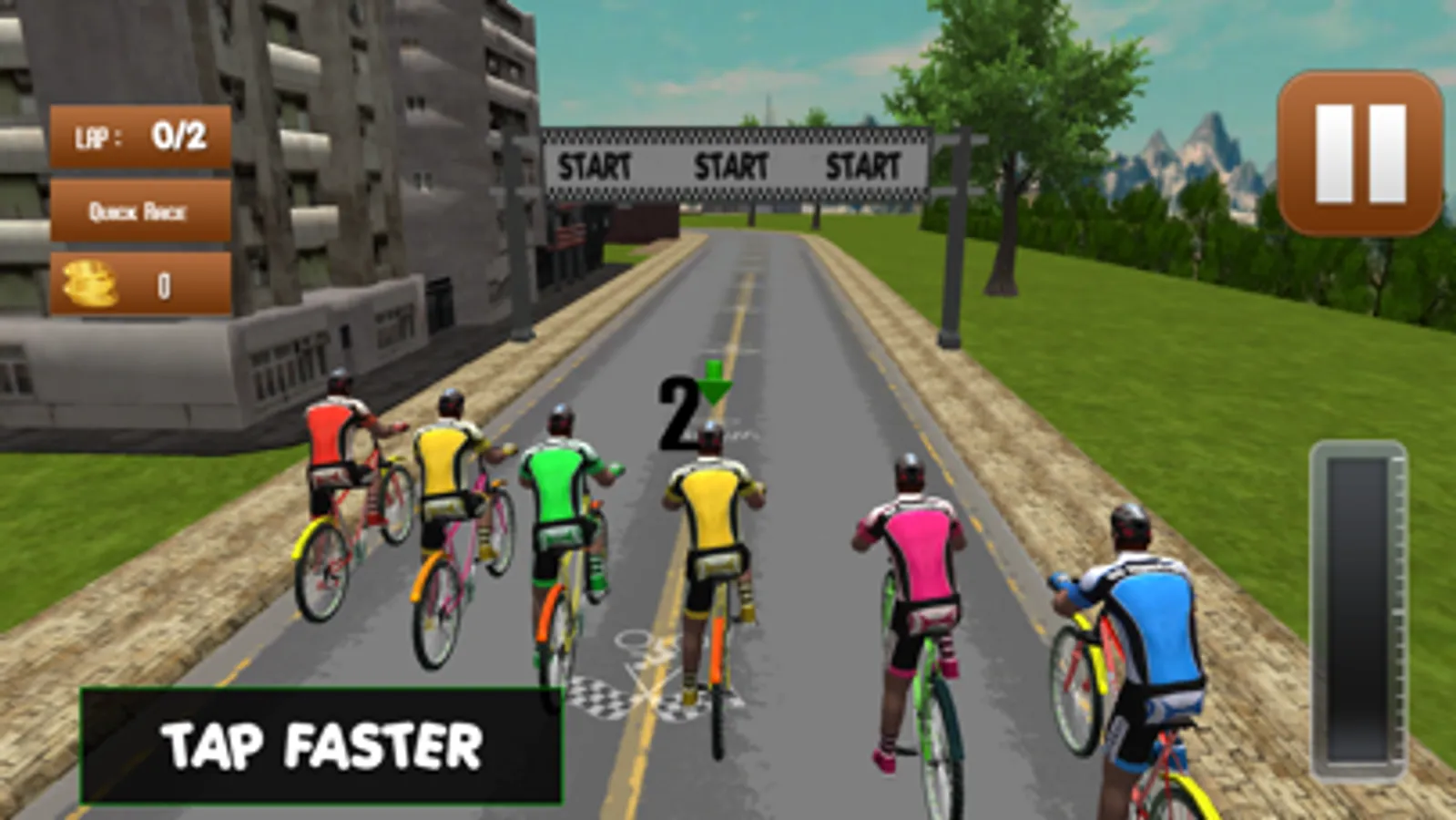This screenshot has height=820, width=1456.
Task: Click the vertical speed gauge bar
Action: tap(1359, 610)
